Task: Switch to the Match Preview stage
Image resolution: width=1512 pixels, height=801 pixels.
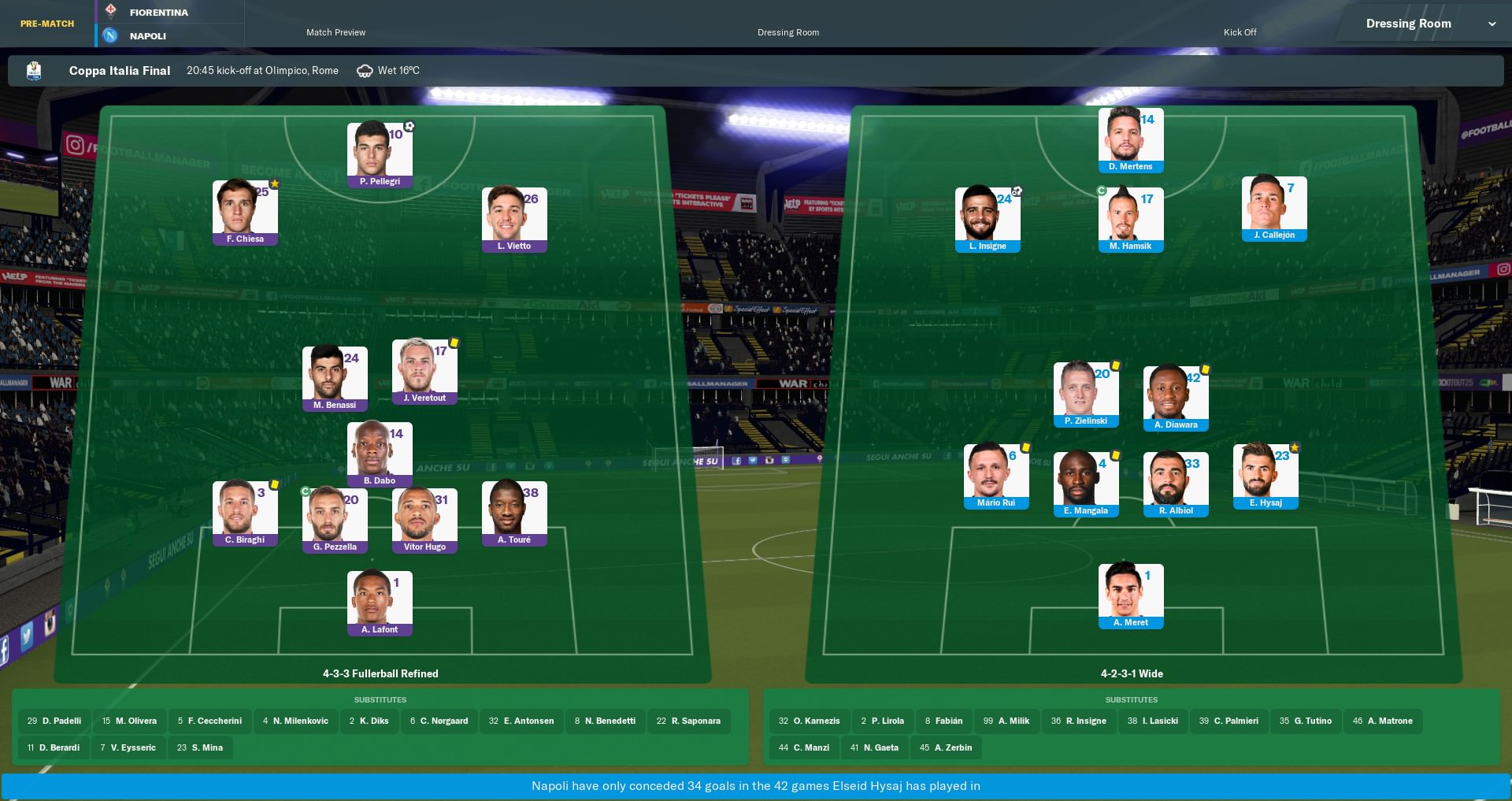Action: coord(335,32)
